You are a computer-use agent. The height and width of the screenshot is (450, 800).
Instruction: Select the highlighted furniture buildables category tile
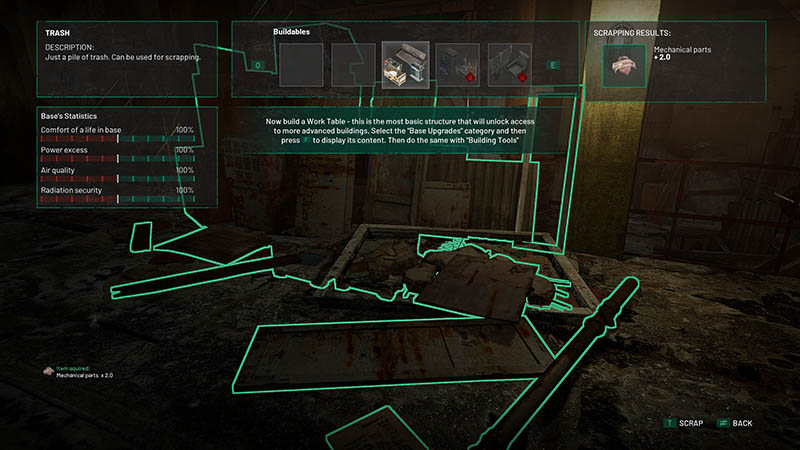(x=406, y=65)
